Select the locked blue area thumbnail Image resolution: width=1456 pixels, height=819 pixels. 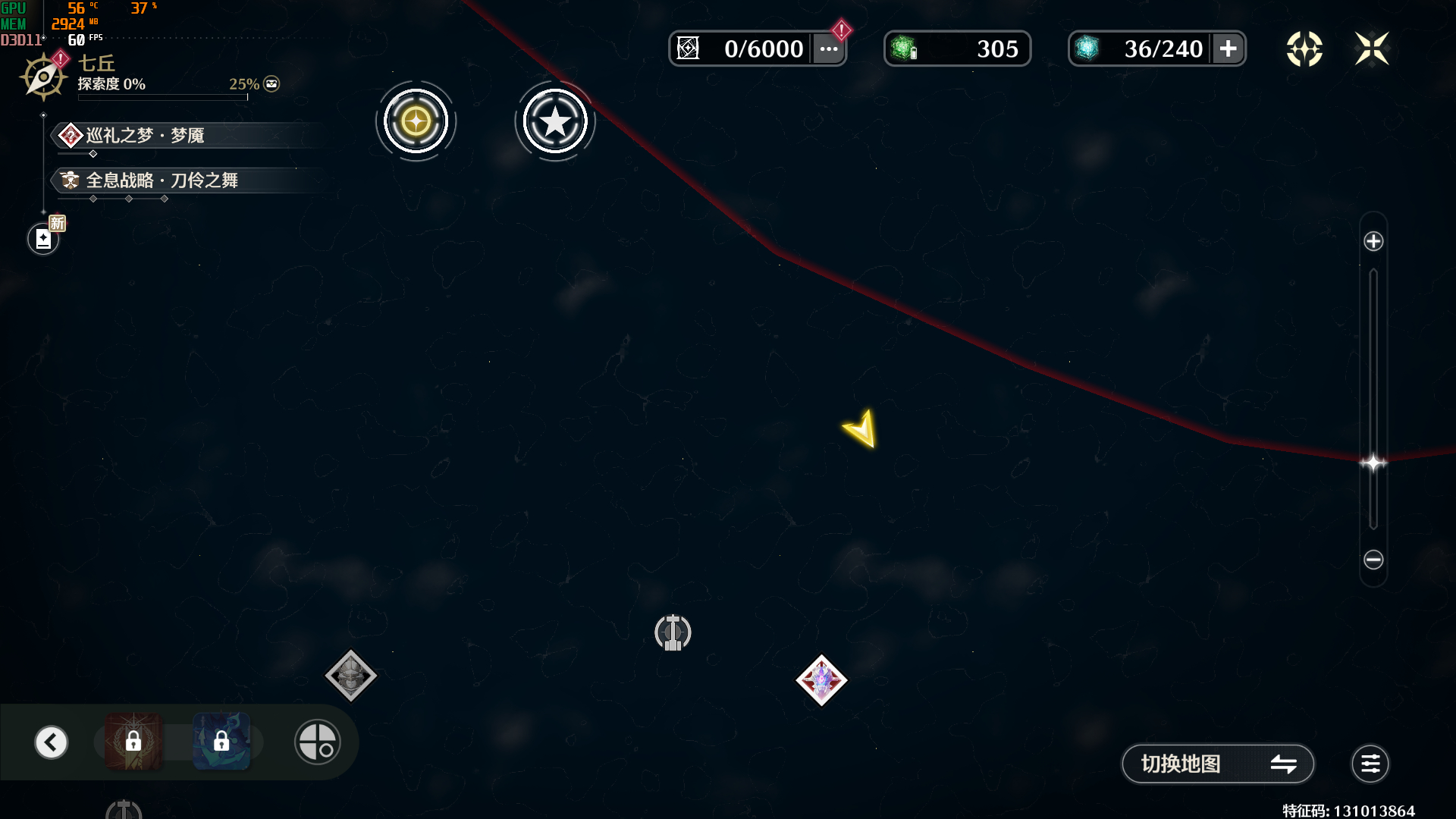(x=221, y=742)
